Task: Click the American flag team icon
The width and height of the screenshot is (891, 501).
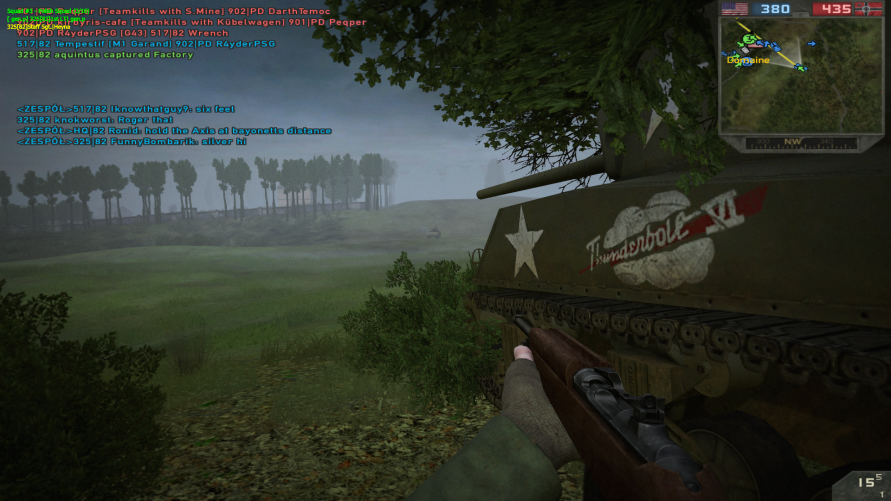Action: click(x=735, y=9)
